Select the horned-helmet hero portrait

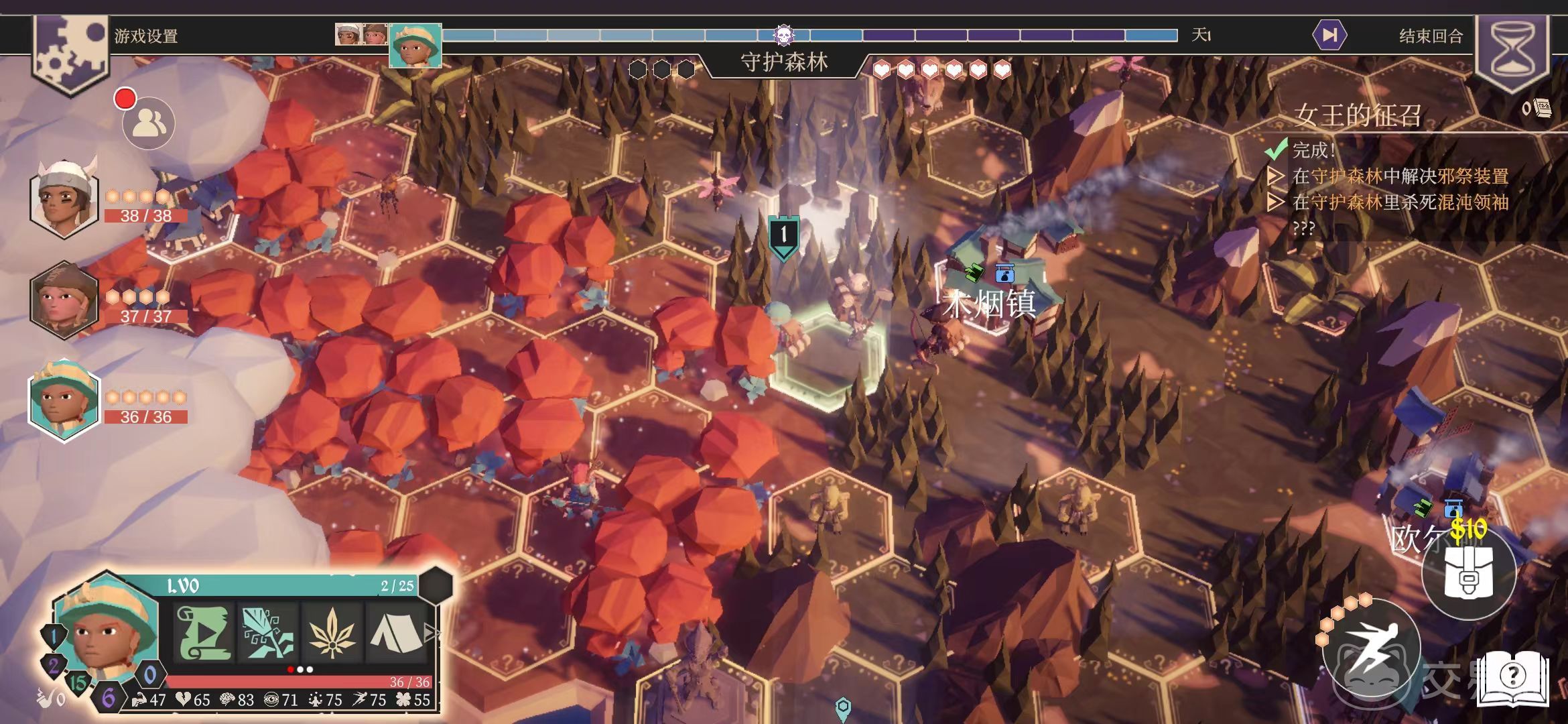coord(64,198)
